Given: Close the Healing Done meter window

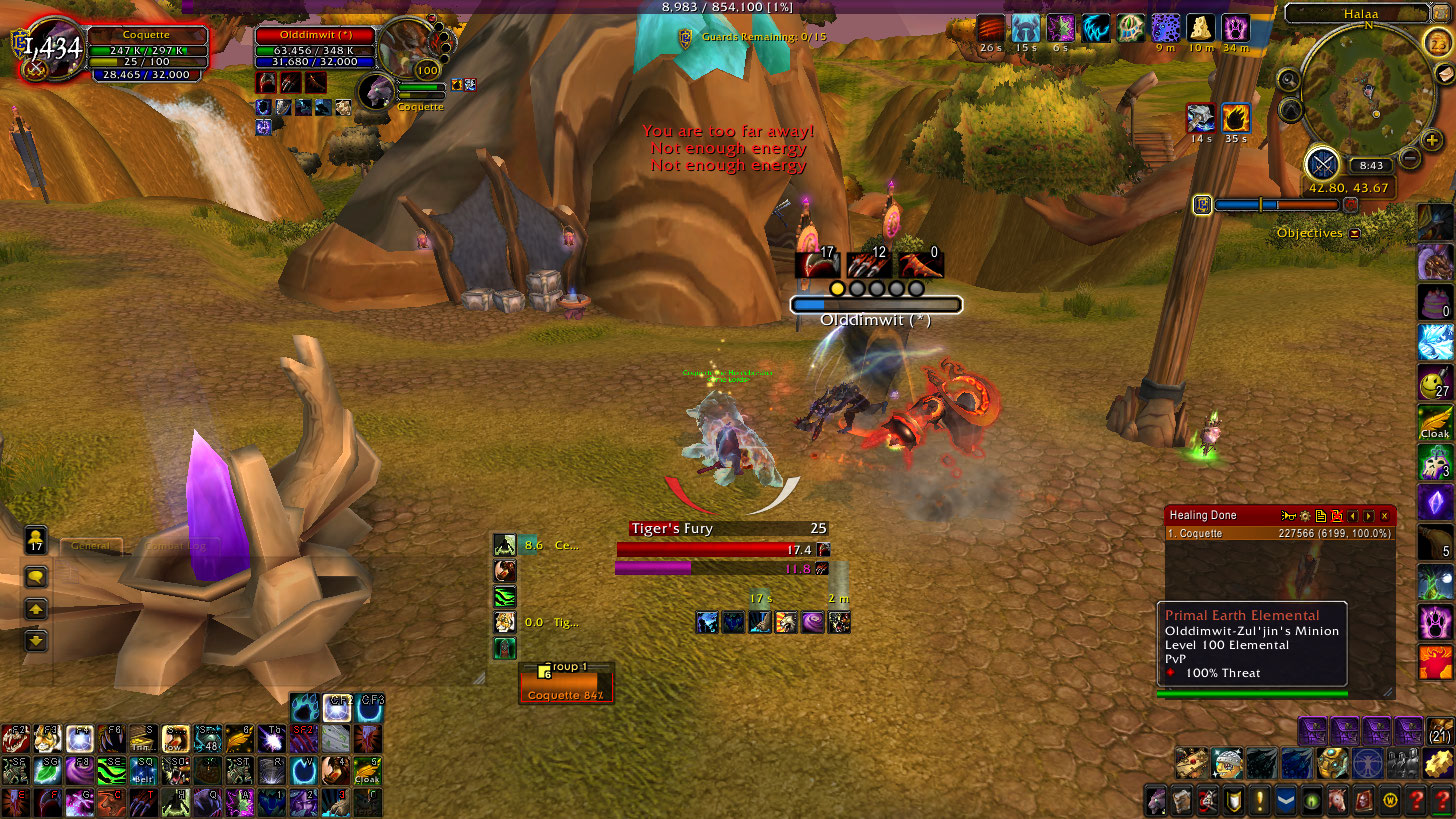Looking at the screenshot, I should [1385, 516].
